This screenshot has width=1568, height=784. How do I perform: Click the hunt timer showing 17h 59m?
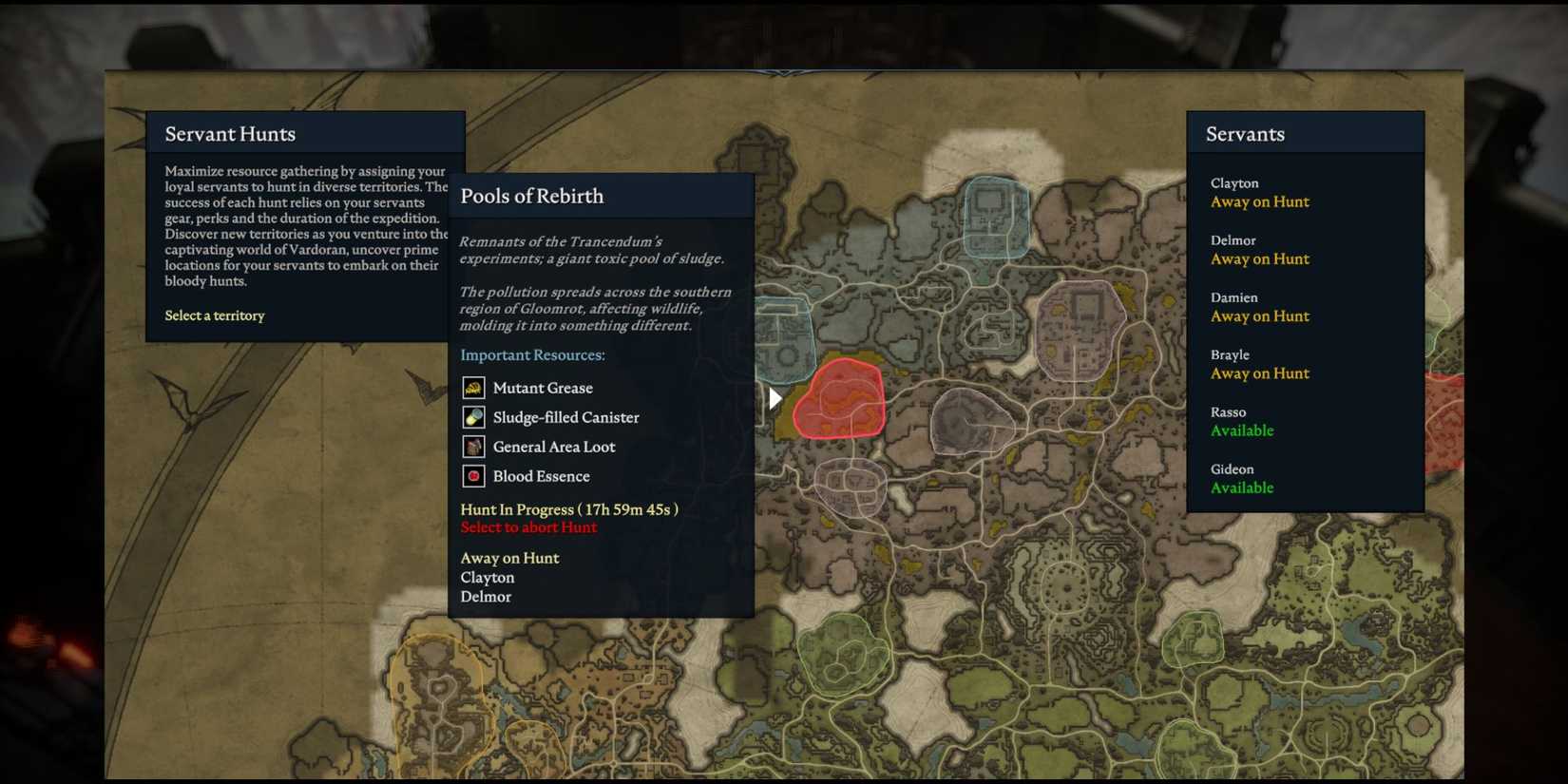click(569, 509)
